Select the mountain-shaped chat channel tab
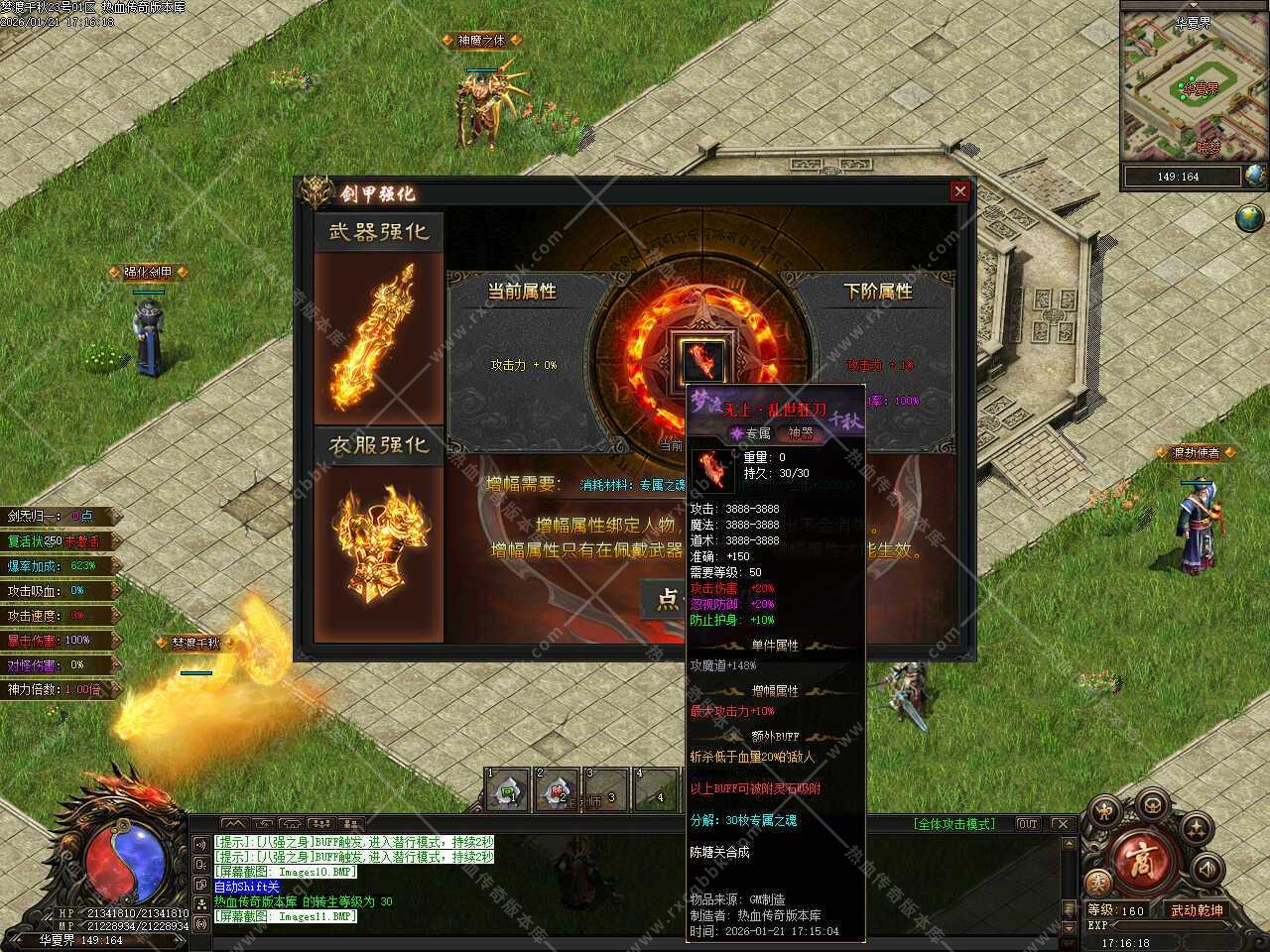 (x=234, y=824)
